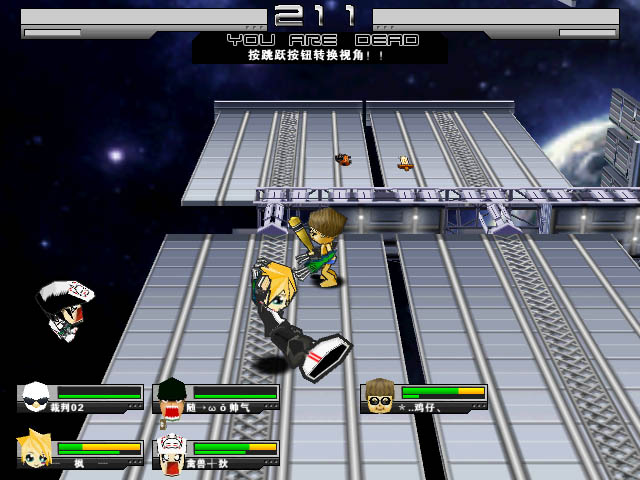Select the green-haired player's portrait

[x=171, y=397]
